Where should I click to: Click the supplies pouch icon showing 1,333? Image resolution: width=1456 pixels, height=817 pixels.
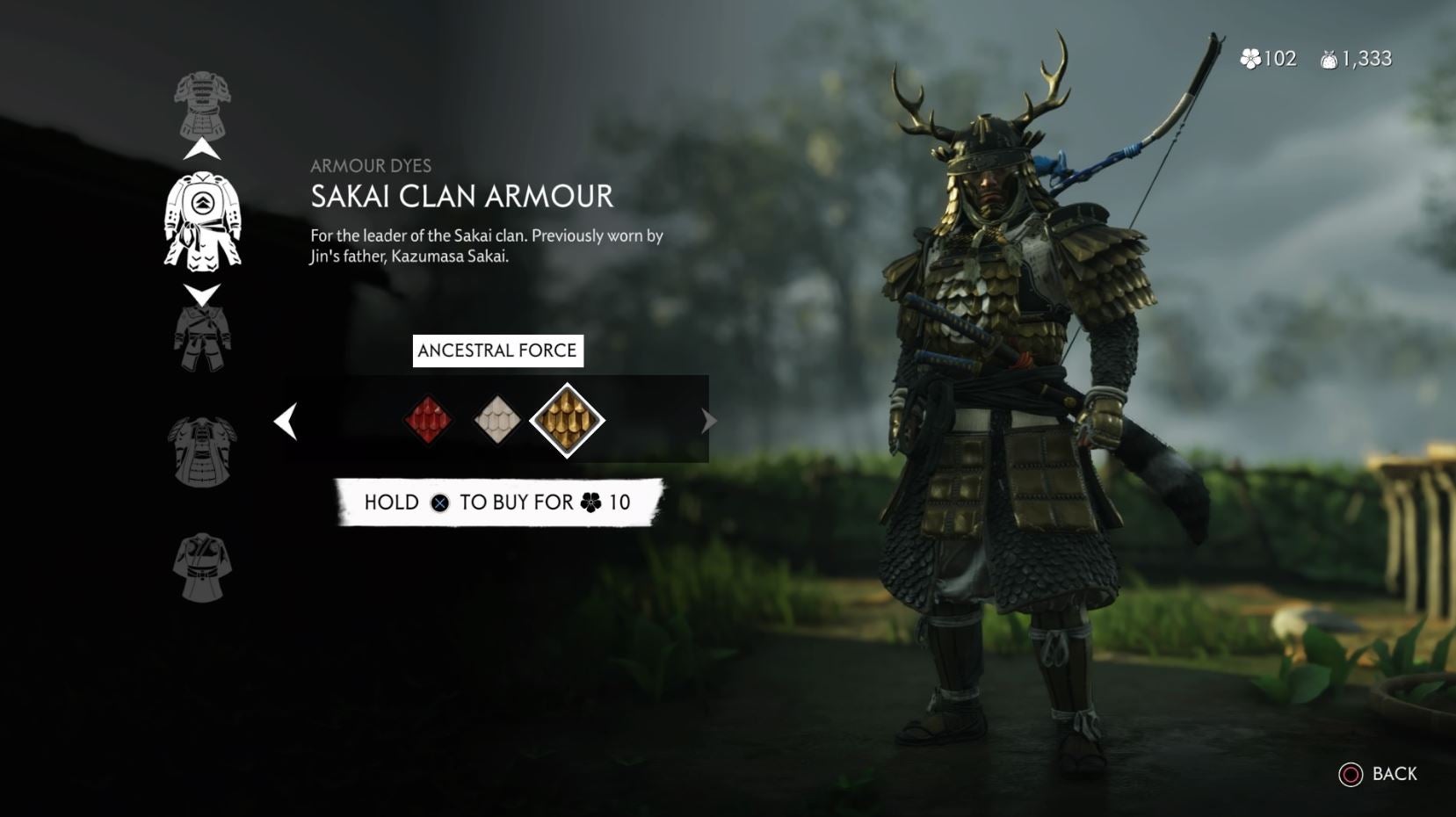point(1329,58)
